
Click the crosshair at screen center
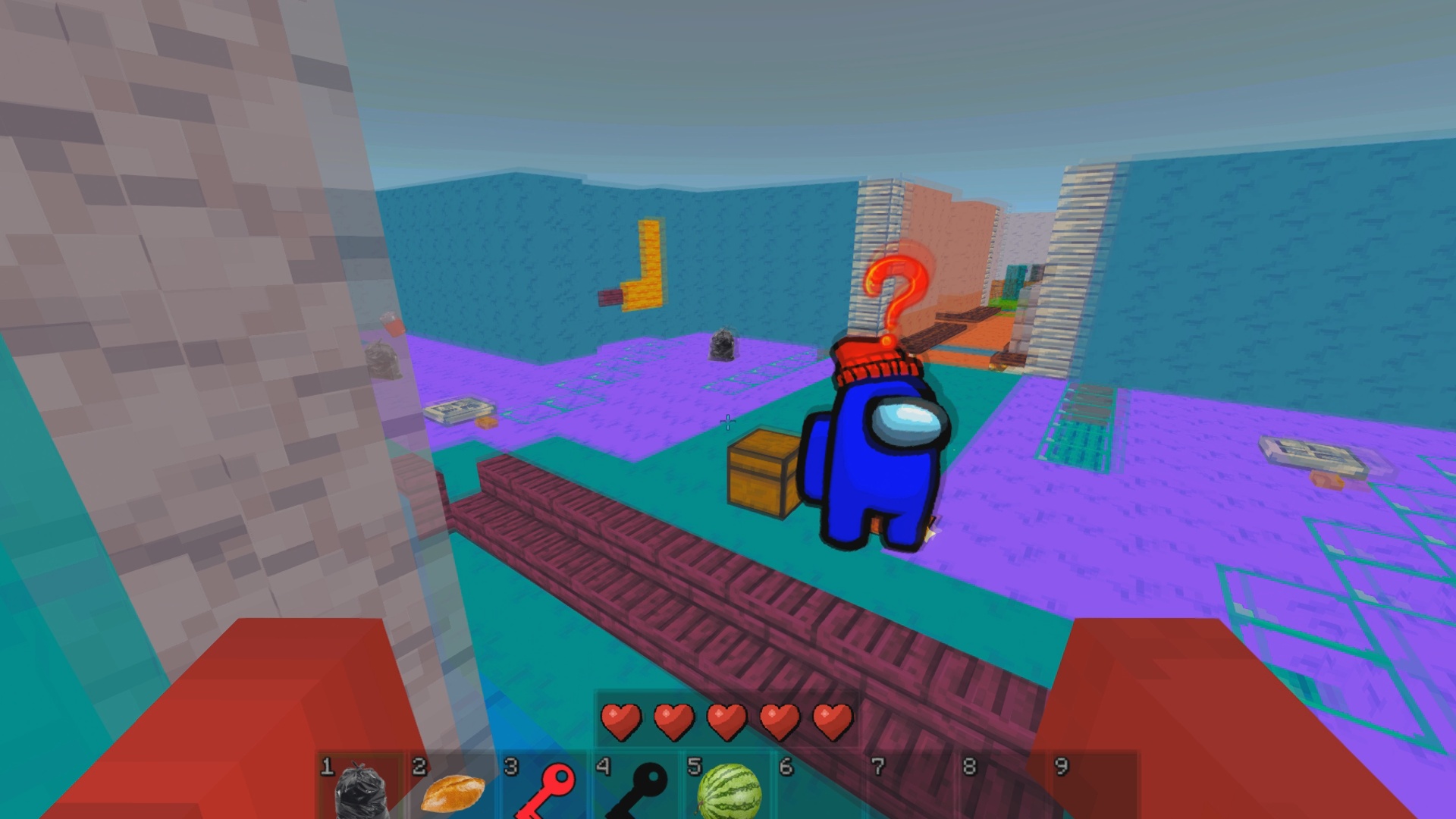(728, 421)
